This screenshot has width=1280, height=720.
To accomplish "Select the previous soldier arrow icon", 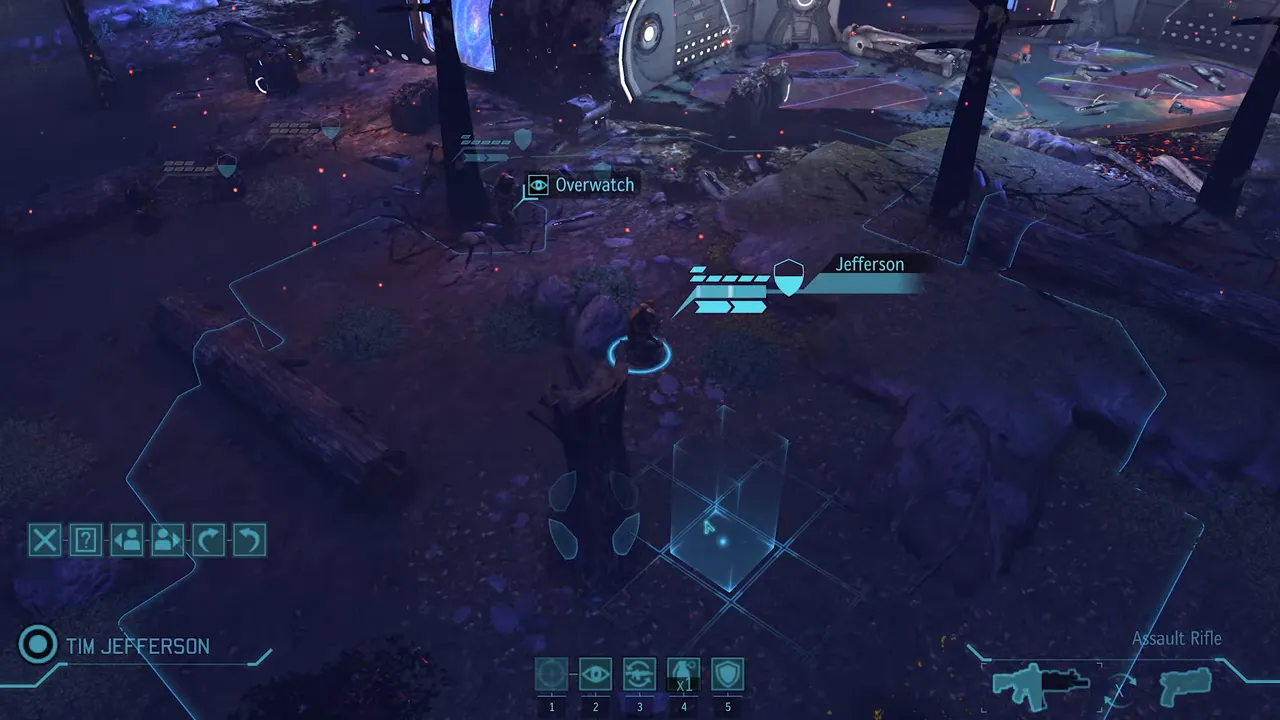I will pos(126,540).
